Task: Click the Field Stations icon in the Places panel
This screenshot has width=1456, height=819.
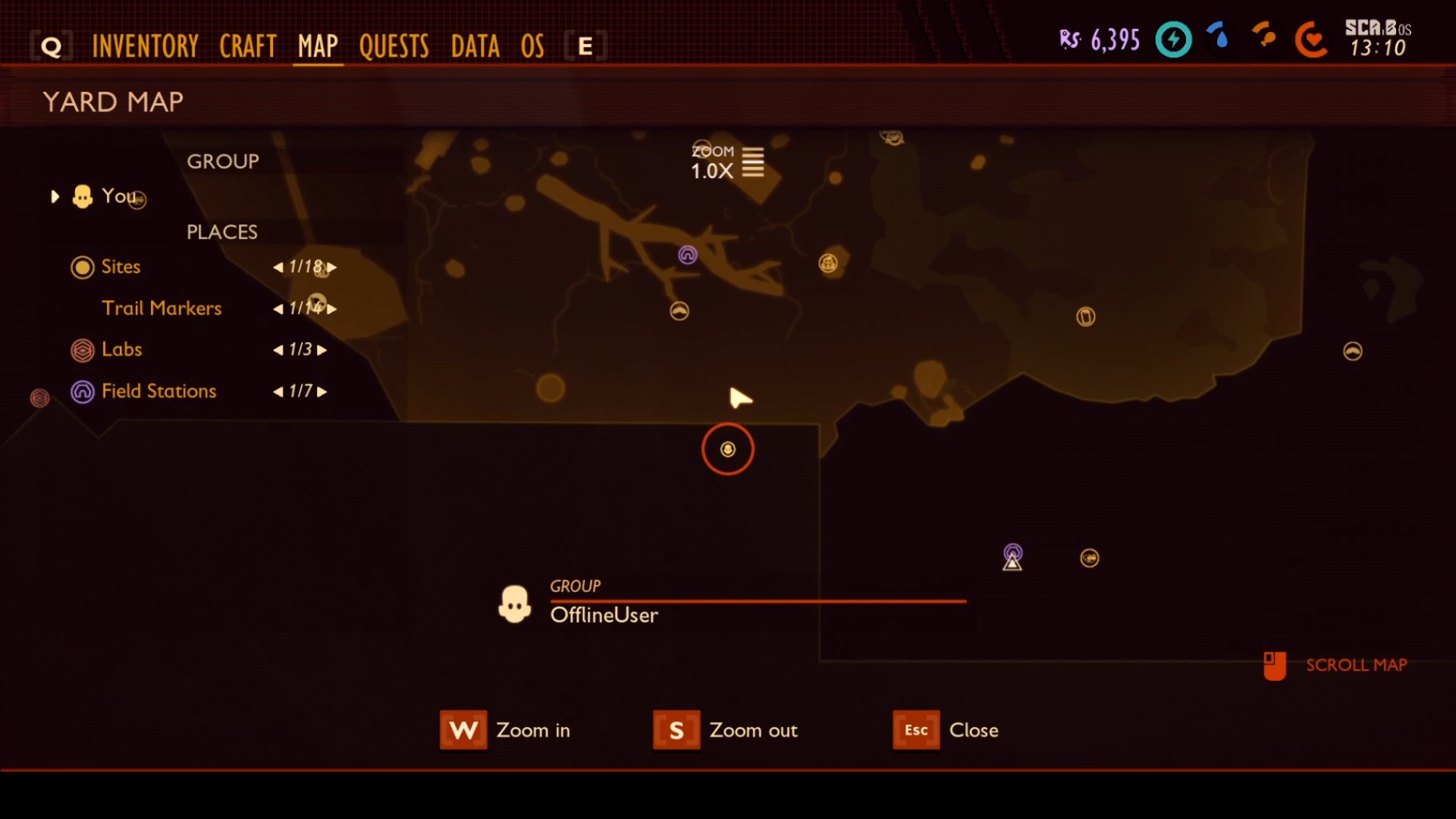Action: pyautogui.click(x=83, y=391)
